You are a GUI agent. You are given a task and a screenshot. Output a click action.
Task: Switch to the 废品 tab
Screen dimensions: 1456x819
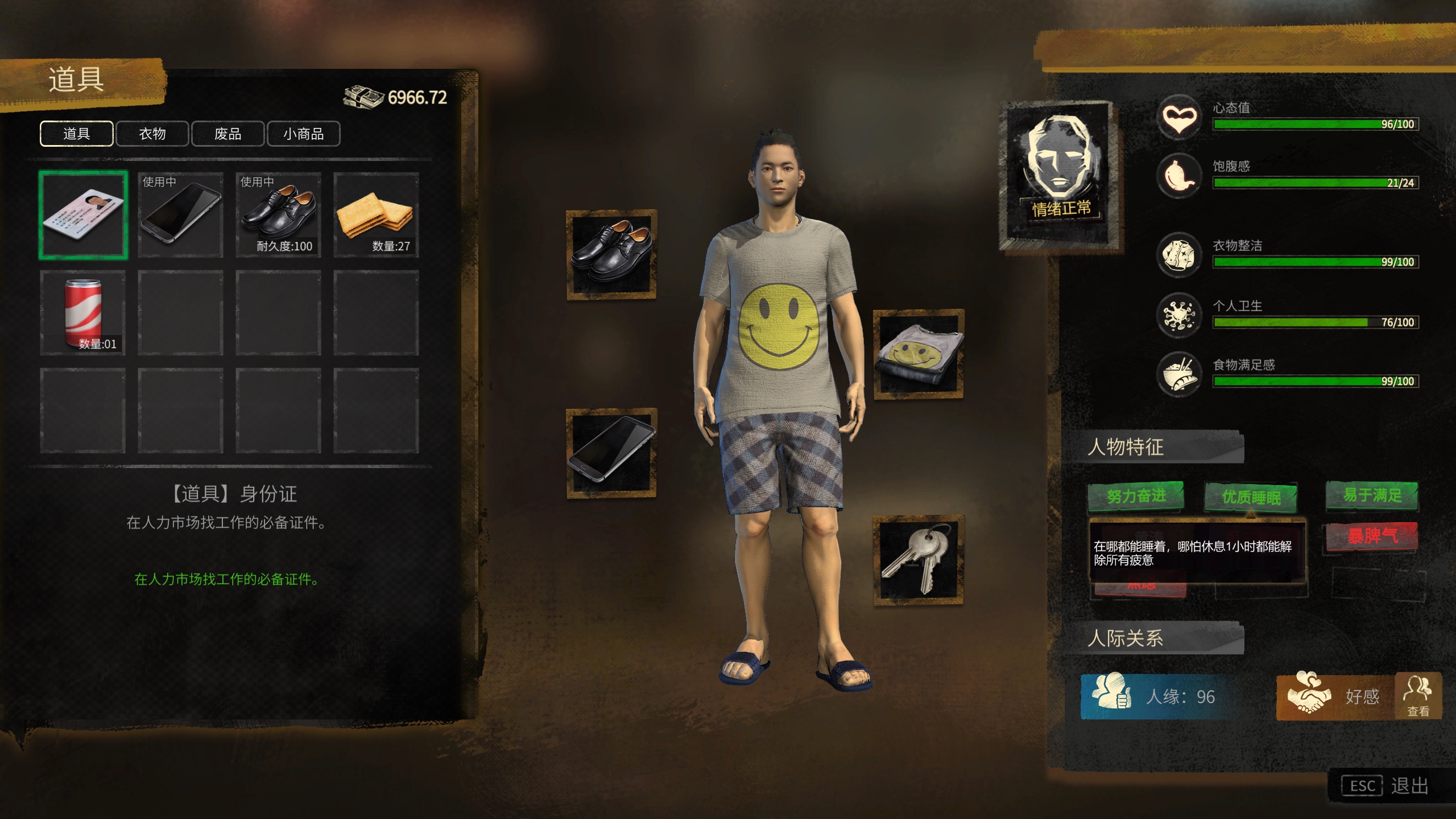pos(227,134)
